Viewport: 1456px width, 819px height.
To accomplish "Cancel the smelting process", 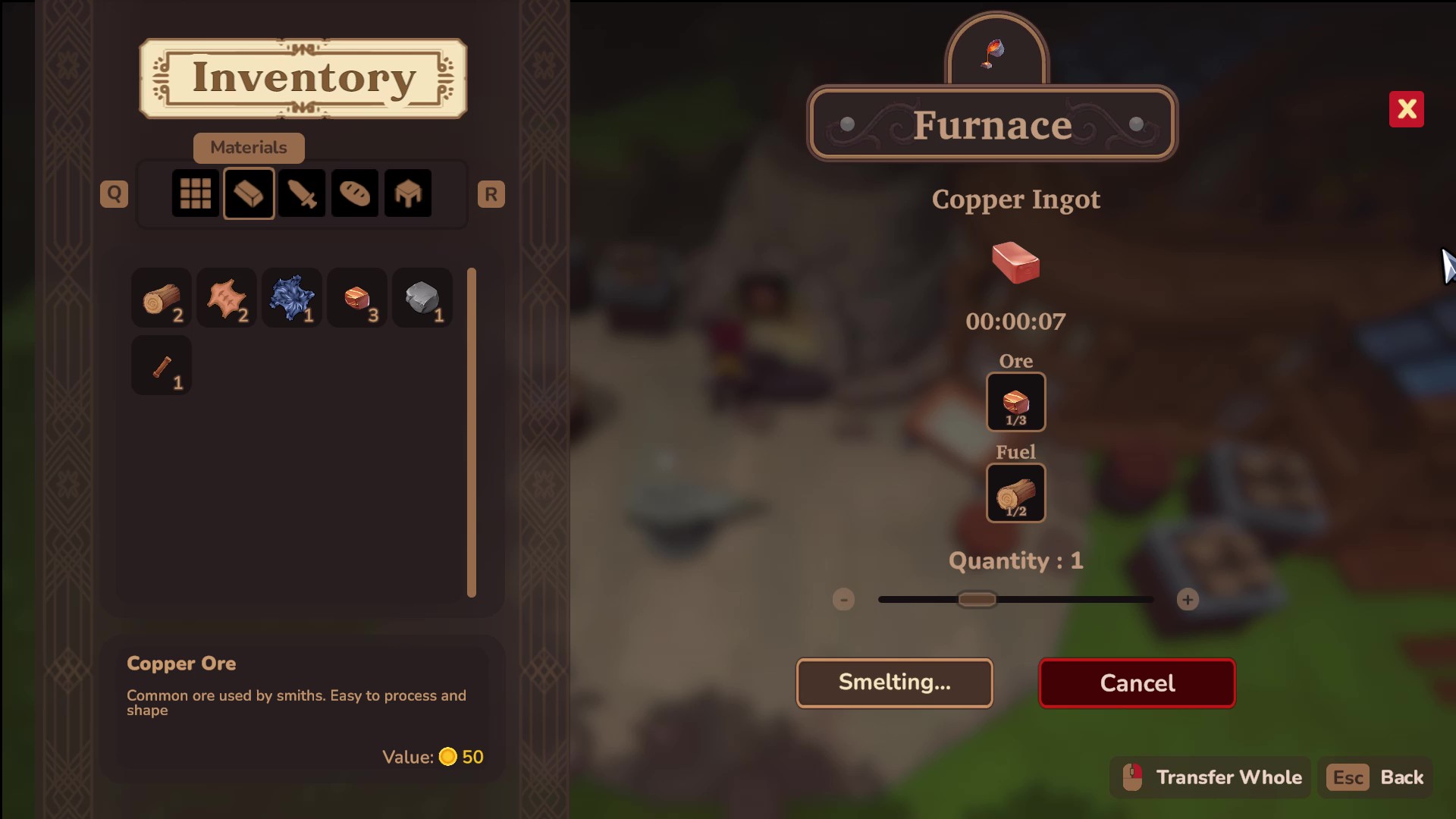I will (x=1137, y=683).
